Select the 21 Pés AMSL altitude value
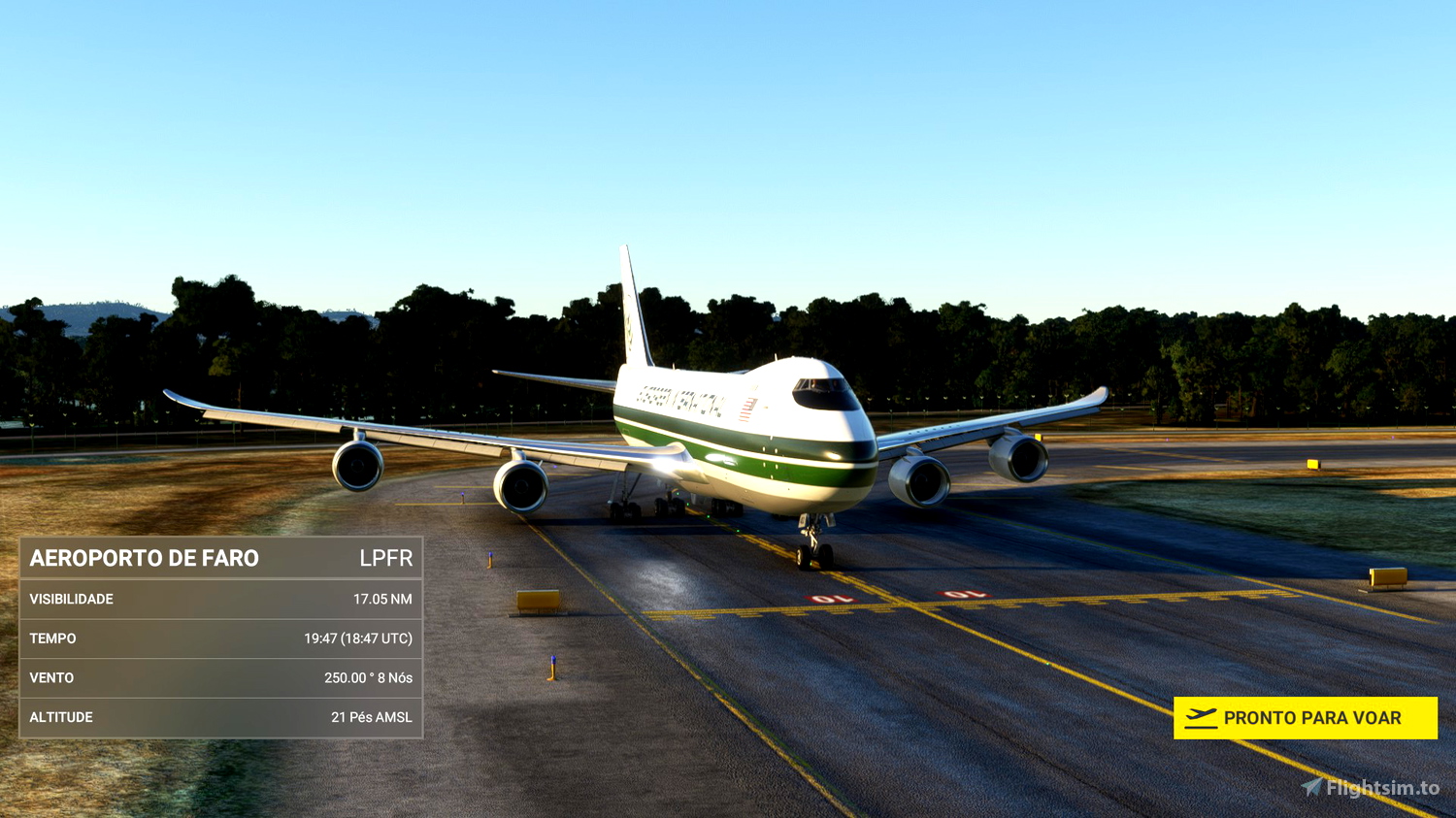This screenshot has height=818, width=1456. click(372, 717)
